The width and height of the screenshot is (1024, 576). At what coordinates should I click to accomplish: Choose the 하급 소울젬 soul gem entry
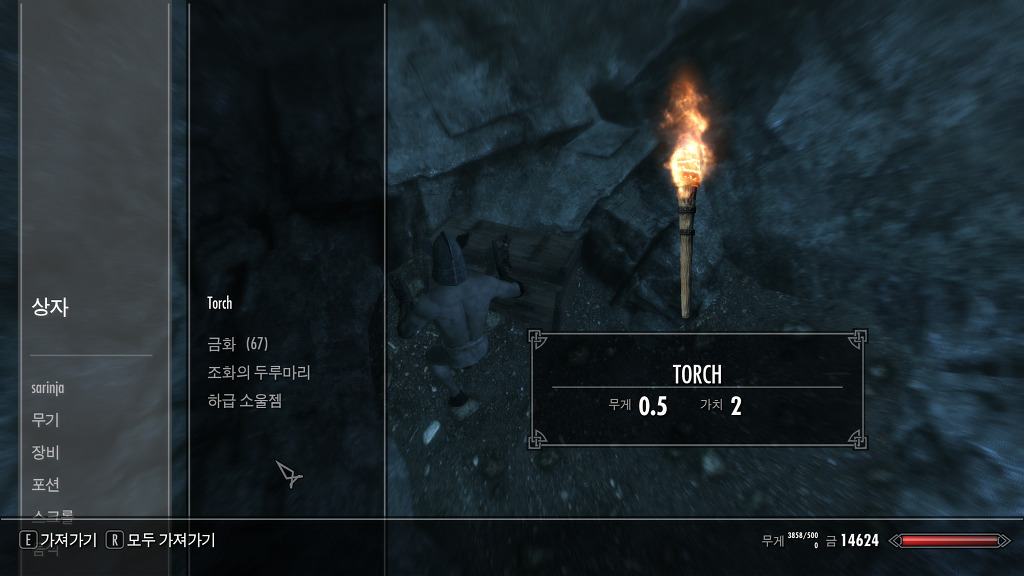pos(245,400)
